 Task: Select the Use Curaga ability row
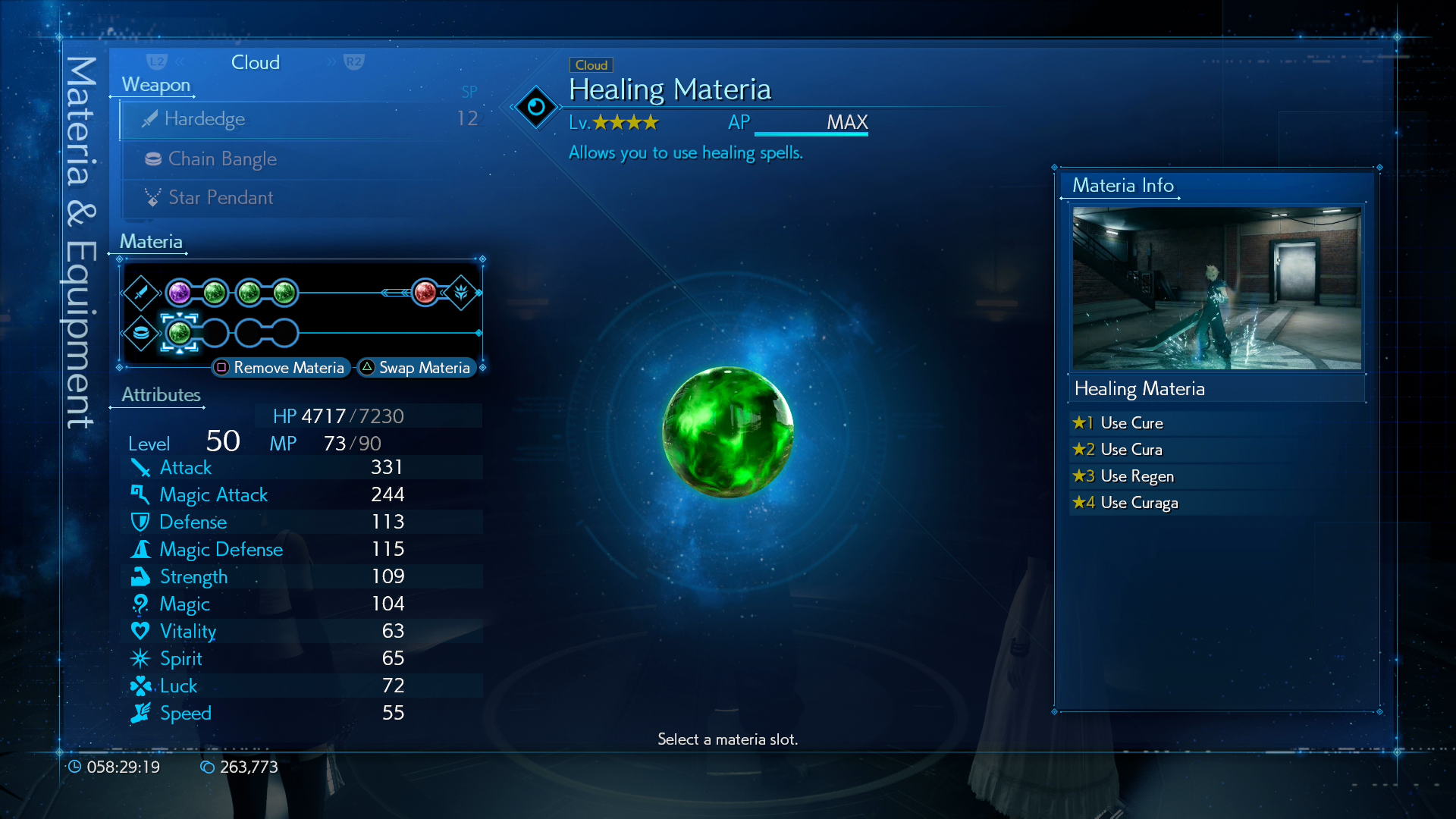coord(1216,503)
